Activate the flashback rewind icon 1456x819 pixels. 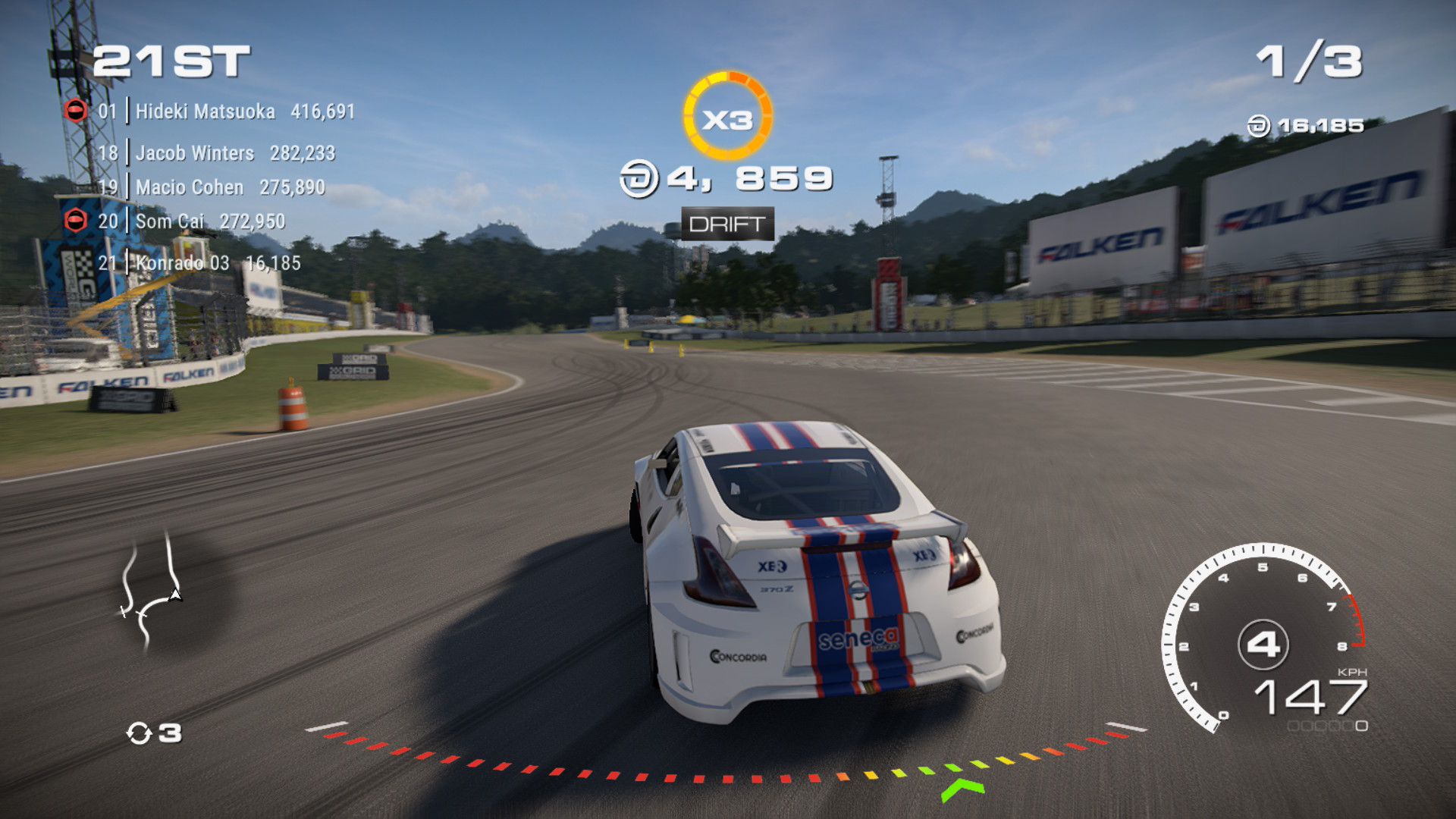pos(140,733)
